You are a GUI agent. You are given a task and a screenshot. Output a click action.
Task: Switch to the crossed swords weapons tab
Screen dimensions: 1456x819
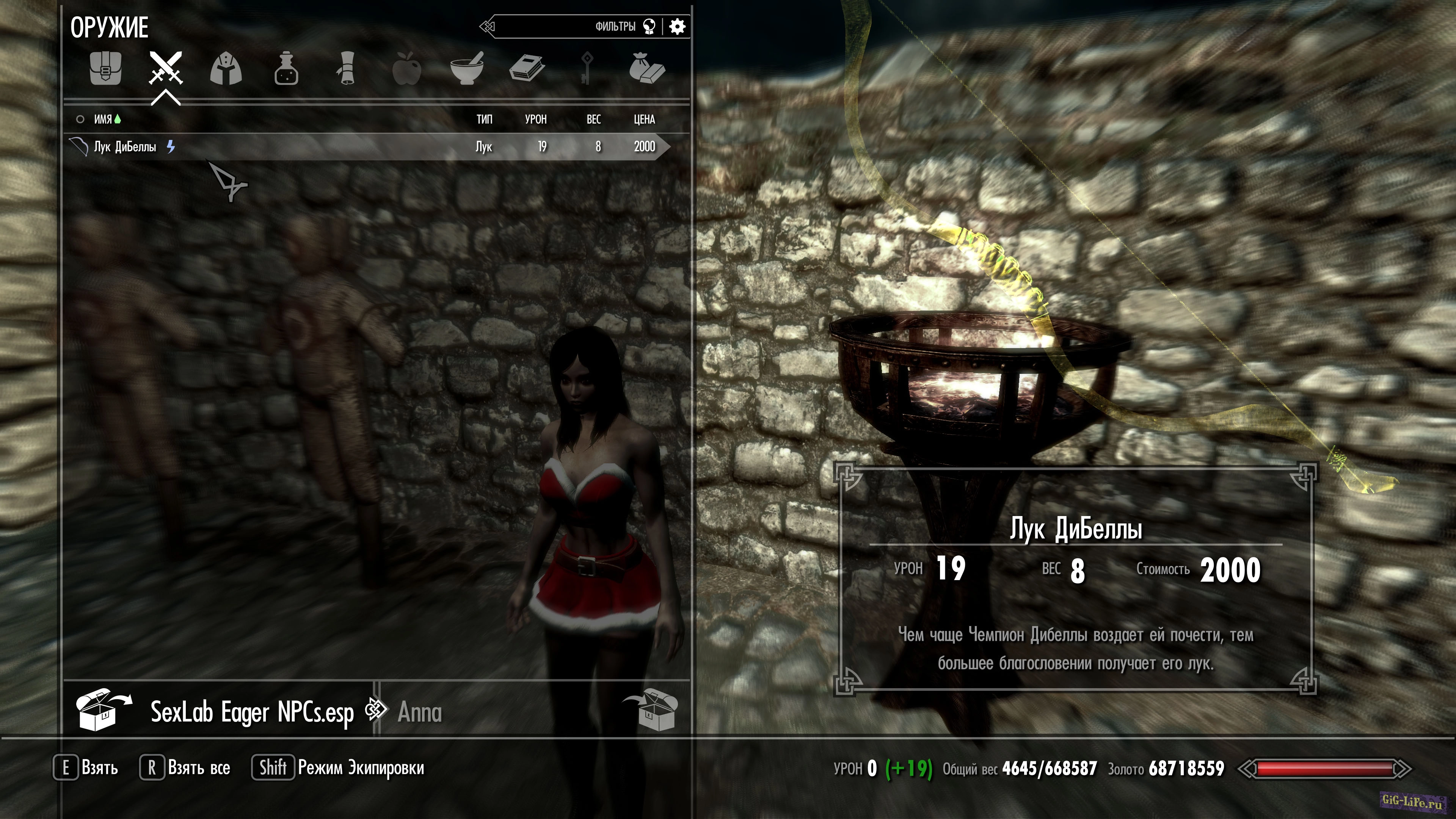pos(166,68)
